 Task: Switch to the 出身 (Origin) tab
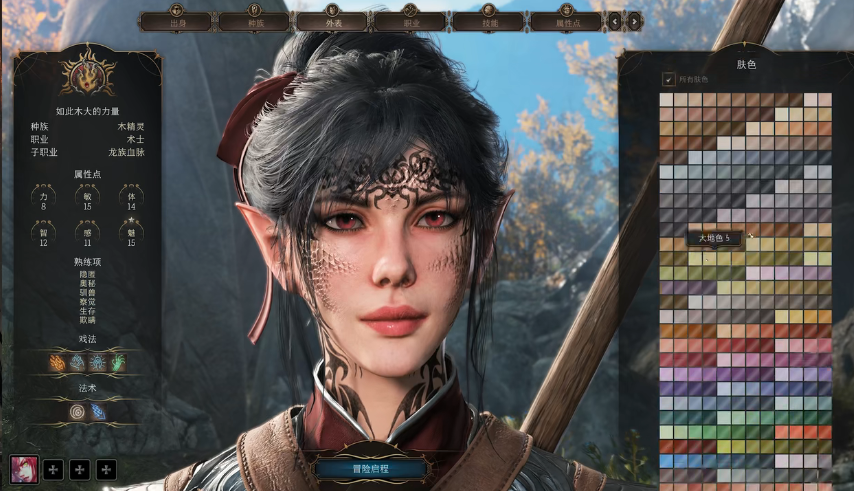[178, 20]
